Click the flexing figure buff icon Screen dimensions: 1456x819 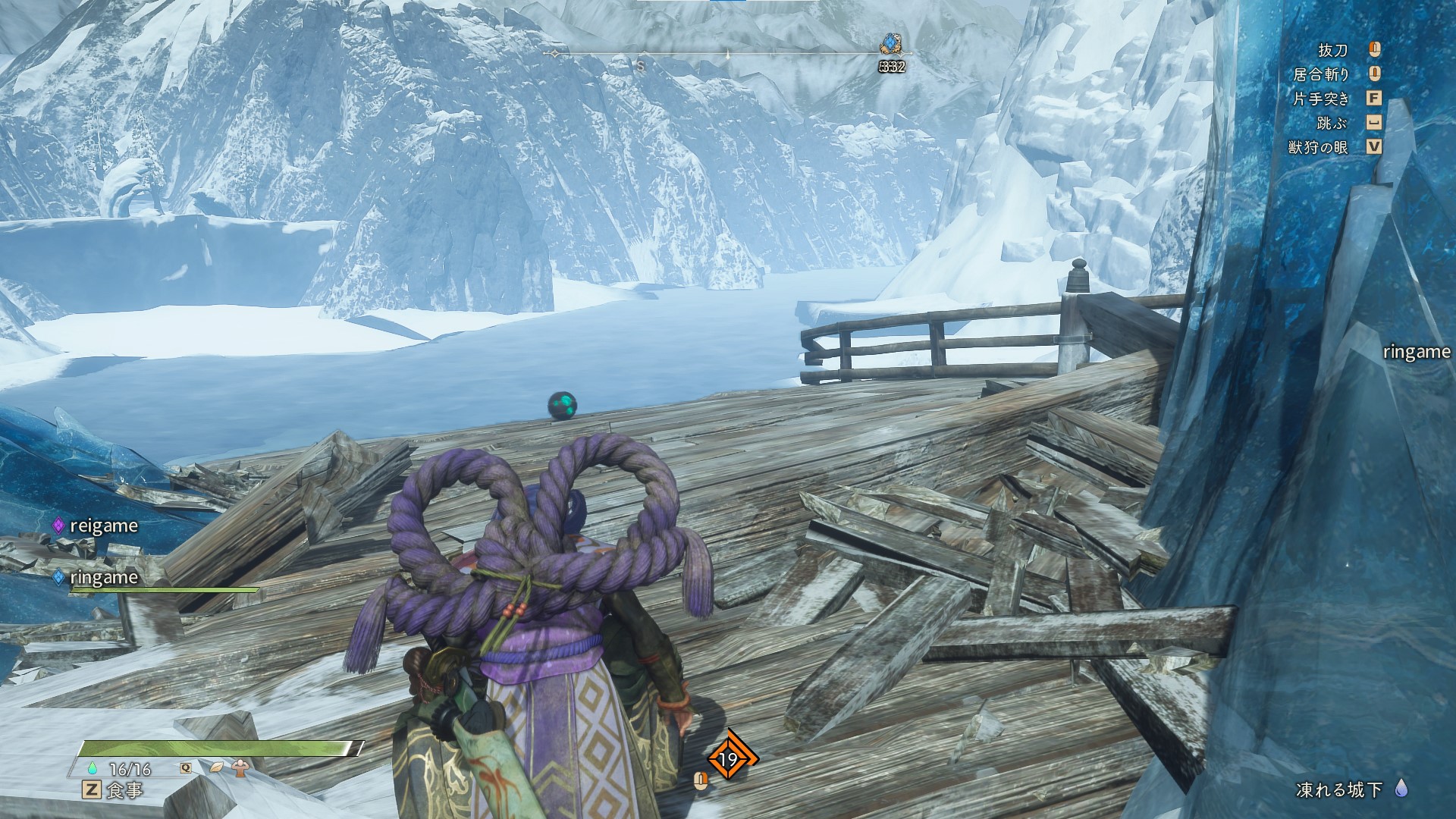pos(240,767)
